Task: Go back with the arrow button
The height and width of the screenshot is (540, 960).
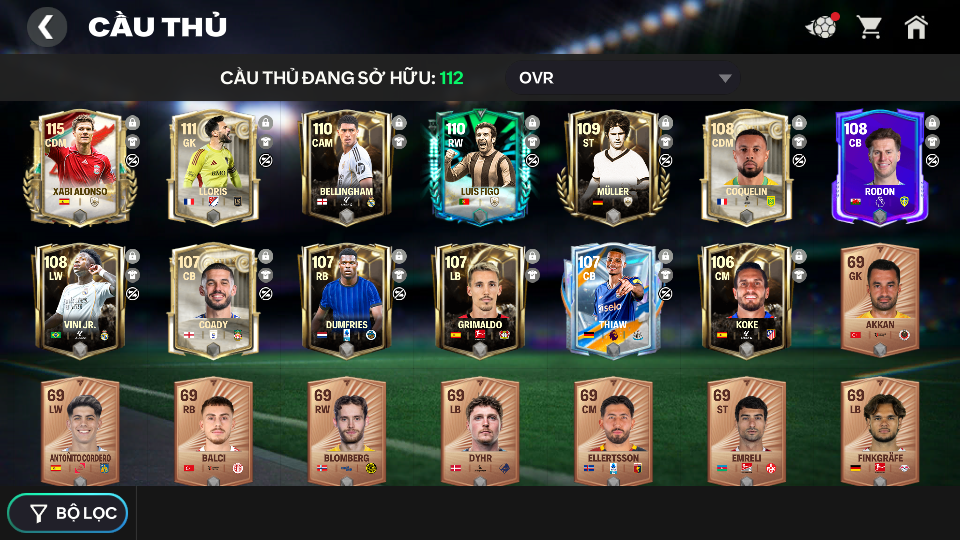Action: point(46,27)
